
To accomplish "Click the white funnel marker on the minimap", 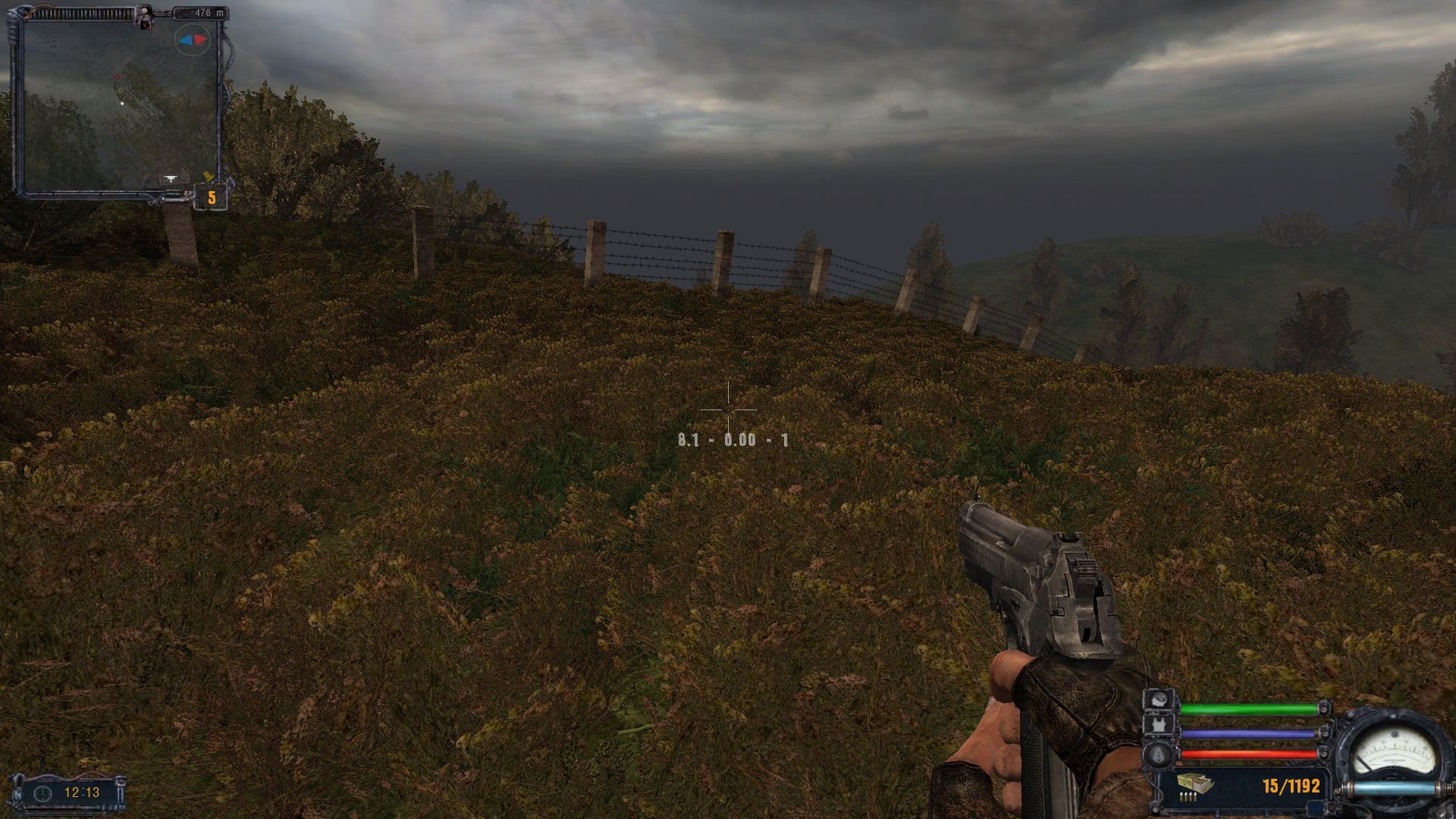I will 171,179.
